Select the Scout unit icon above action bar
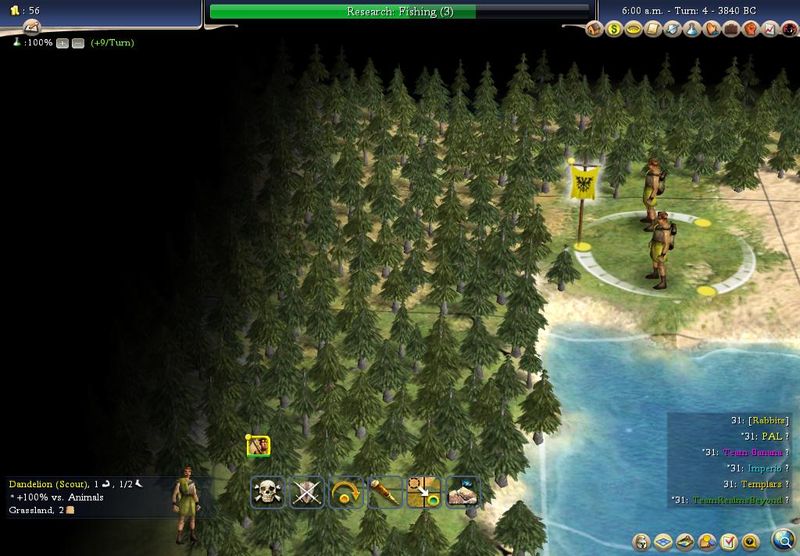 258,446
